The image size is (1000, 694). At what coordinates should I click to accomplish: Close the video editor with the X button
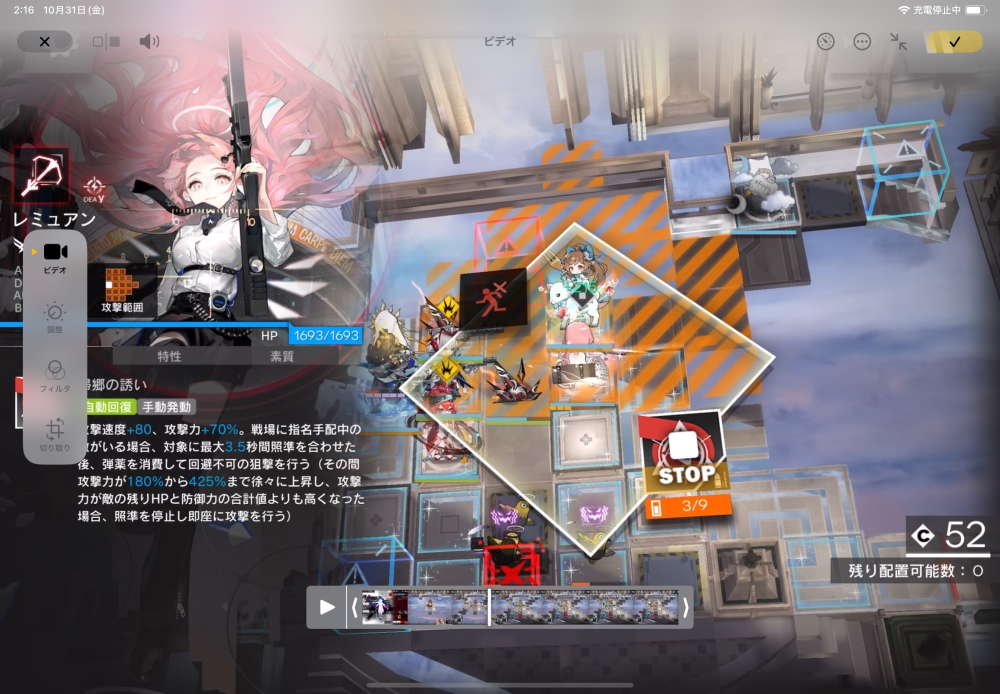pos(44,42)
